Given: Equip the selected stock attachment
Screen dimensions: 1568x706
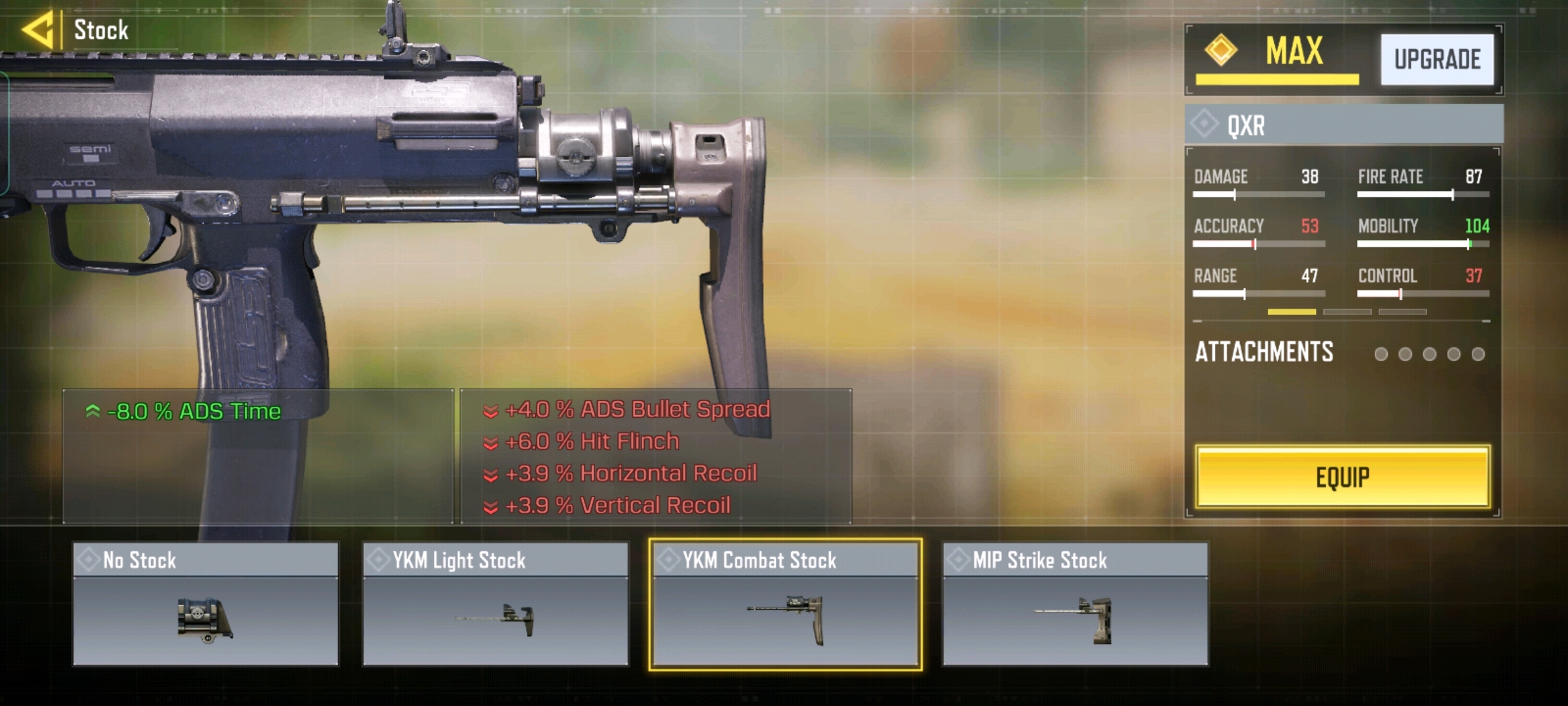Looking at the screenshot, I should (1342, 477).
